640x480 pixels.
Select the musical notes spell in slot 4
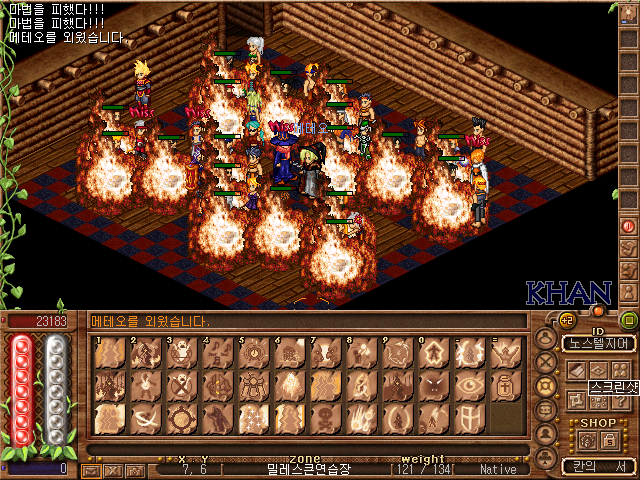pyautogui.click(x=217, y=354)
